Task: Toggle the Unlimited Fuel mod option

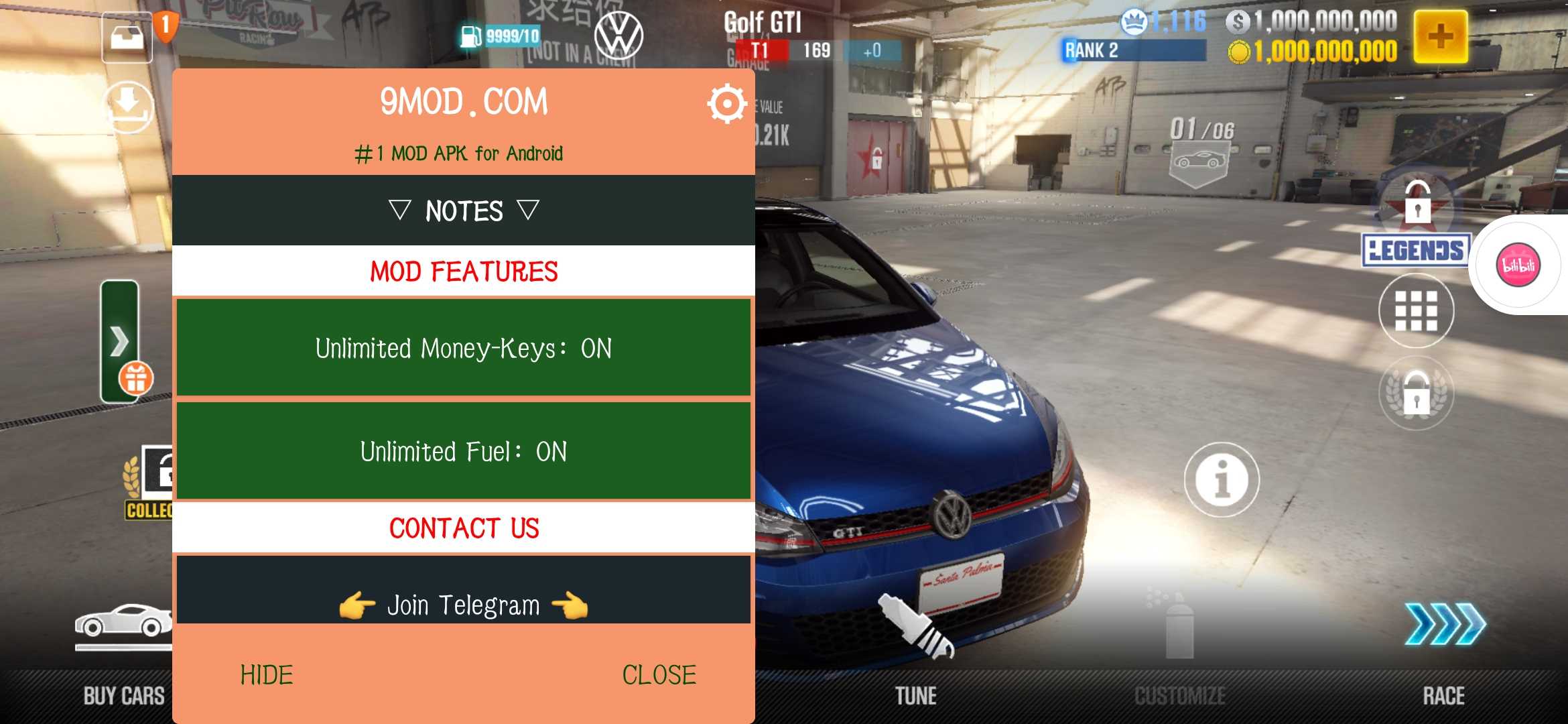Action: tap(463, 451)
